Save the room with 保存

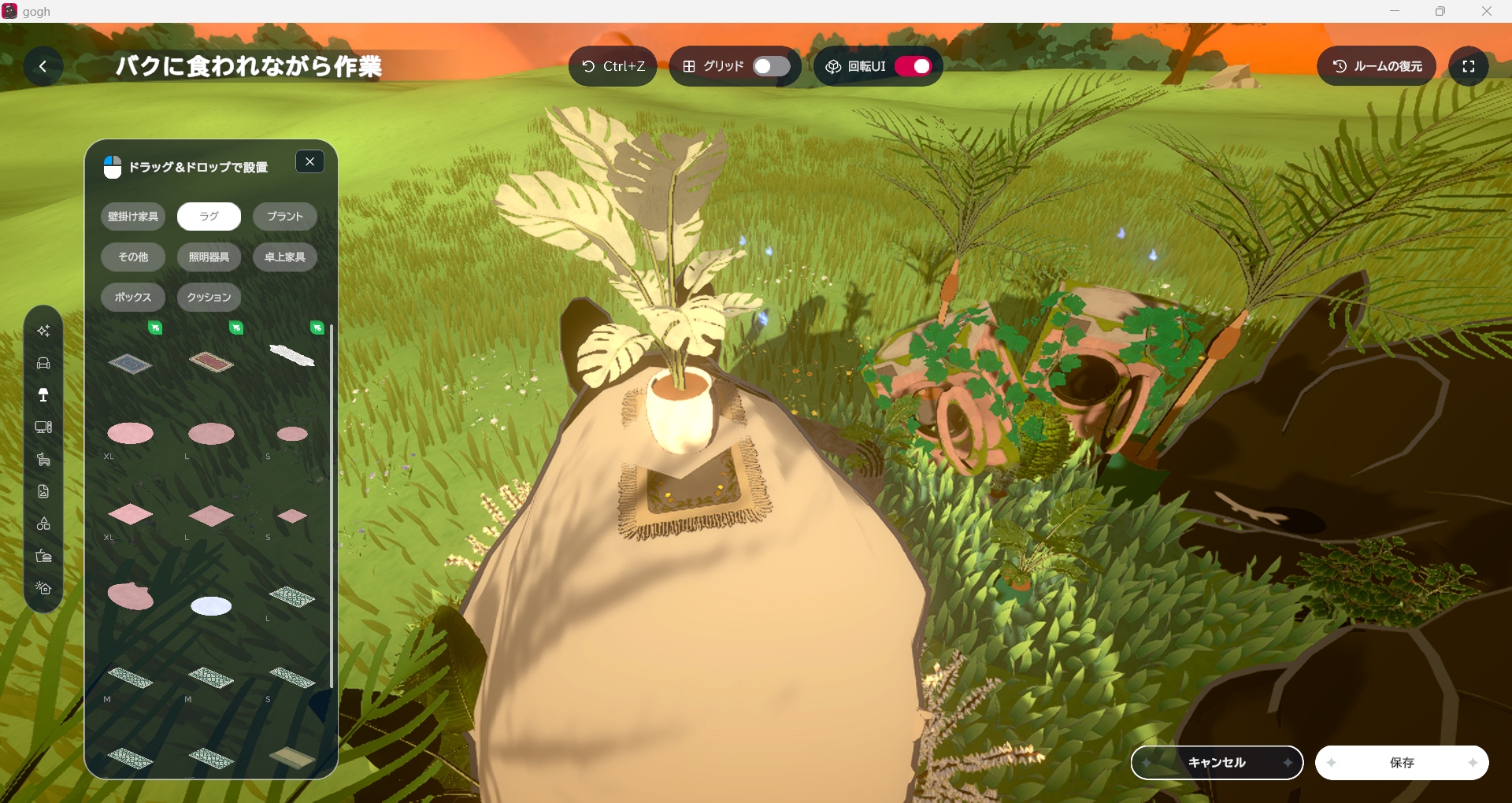tap(1402, 762)
